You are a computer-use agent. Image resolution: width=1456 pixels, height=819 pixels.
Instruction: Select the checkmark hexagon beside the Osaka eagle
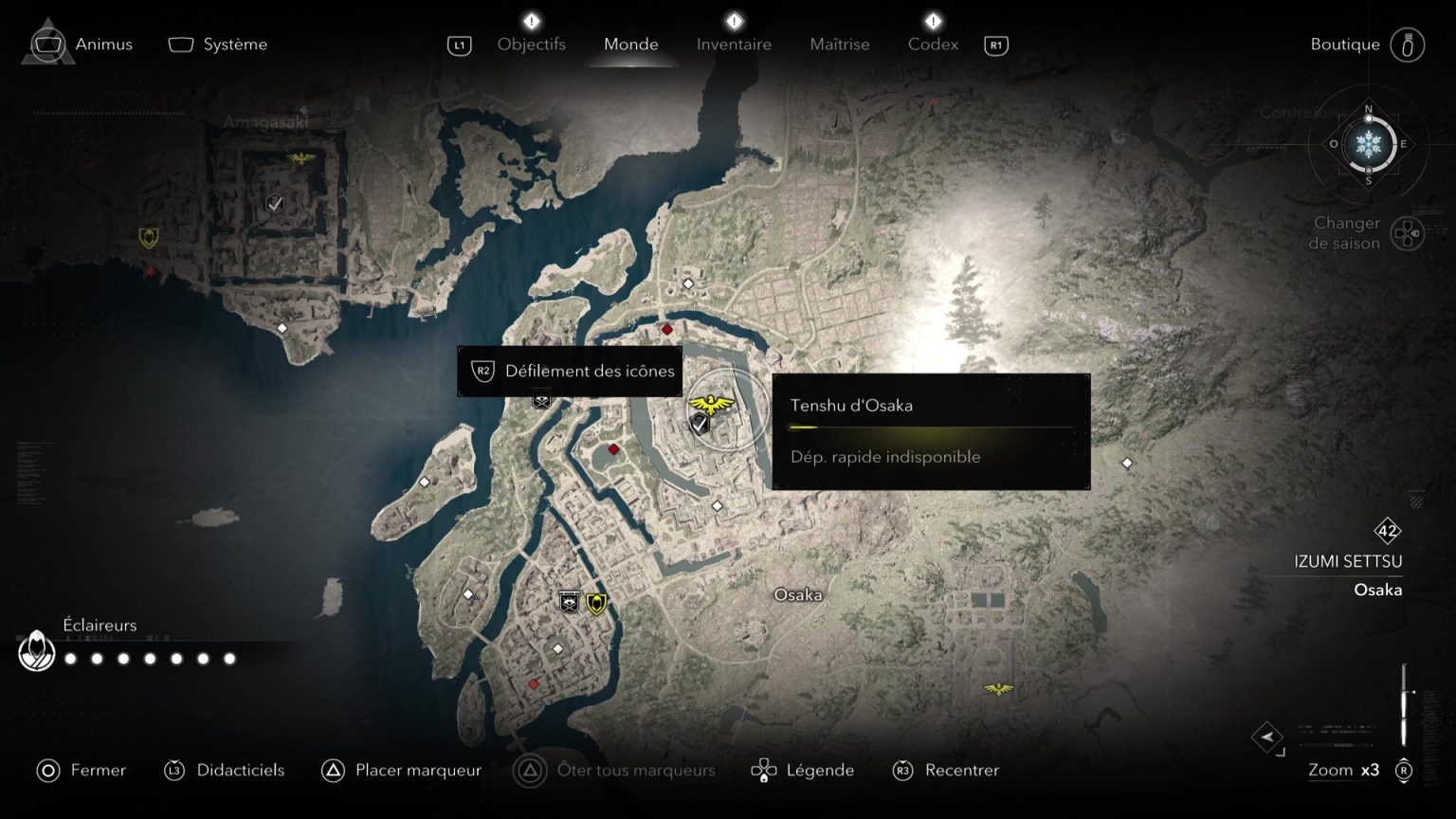click(x=699, y=424)
